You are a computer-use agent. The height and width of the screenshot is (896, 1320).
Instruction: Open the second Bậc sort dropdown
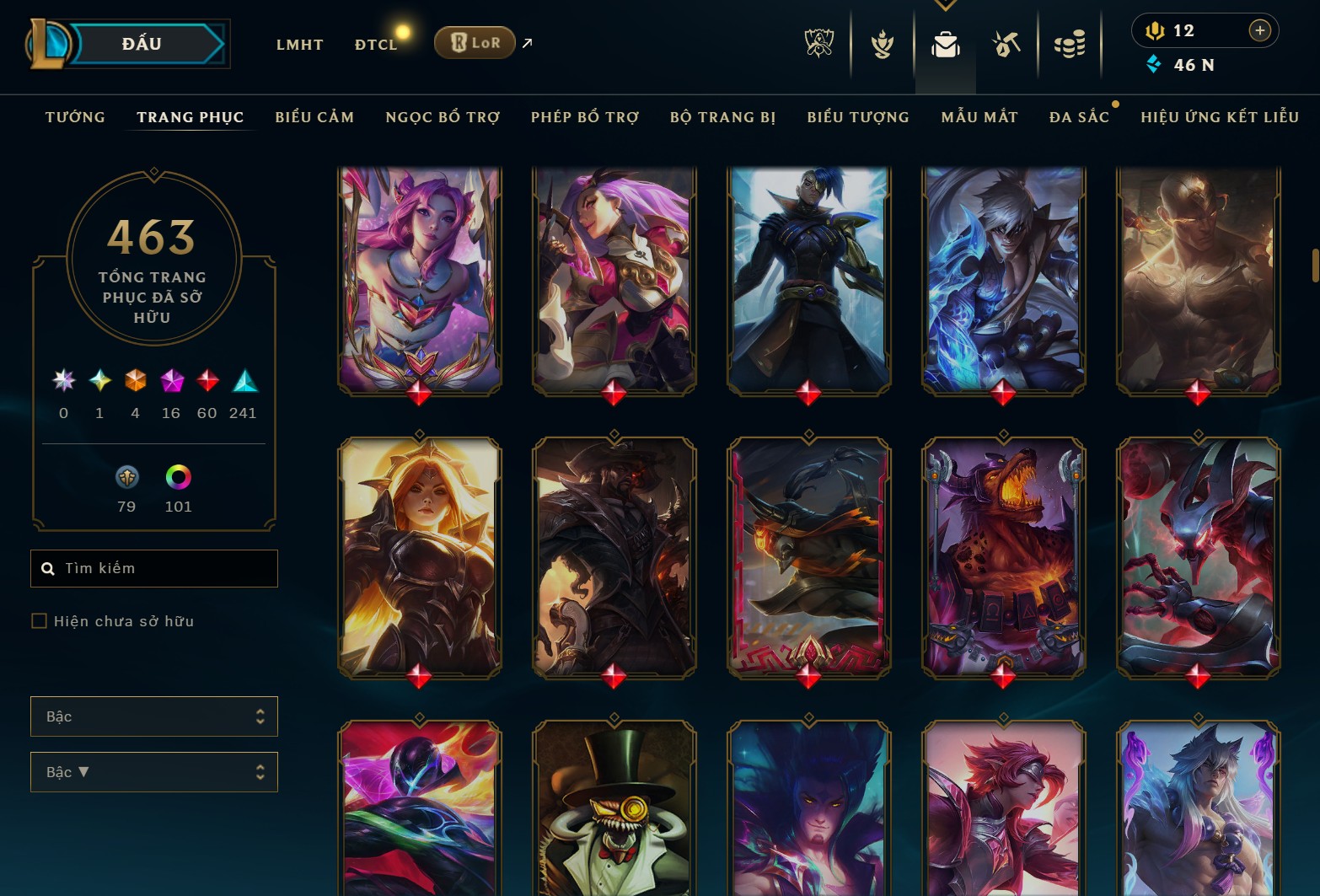[x=154, y=771]
